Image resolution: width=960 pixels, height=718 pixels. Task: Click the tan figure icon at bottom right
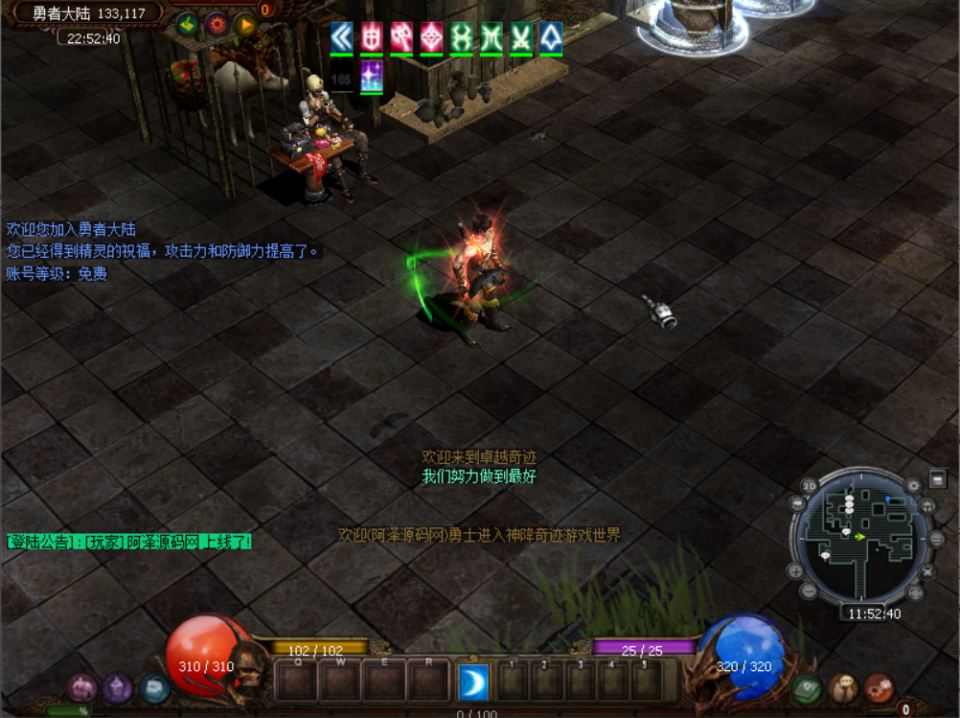[843, 688]
